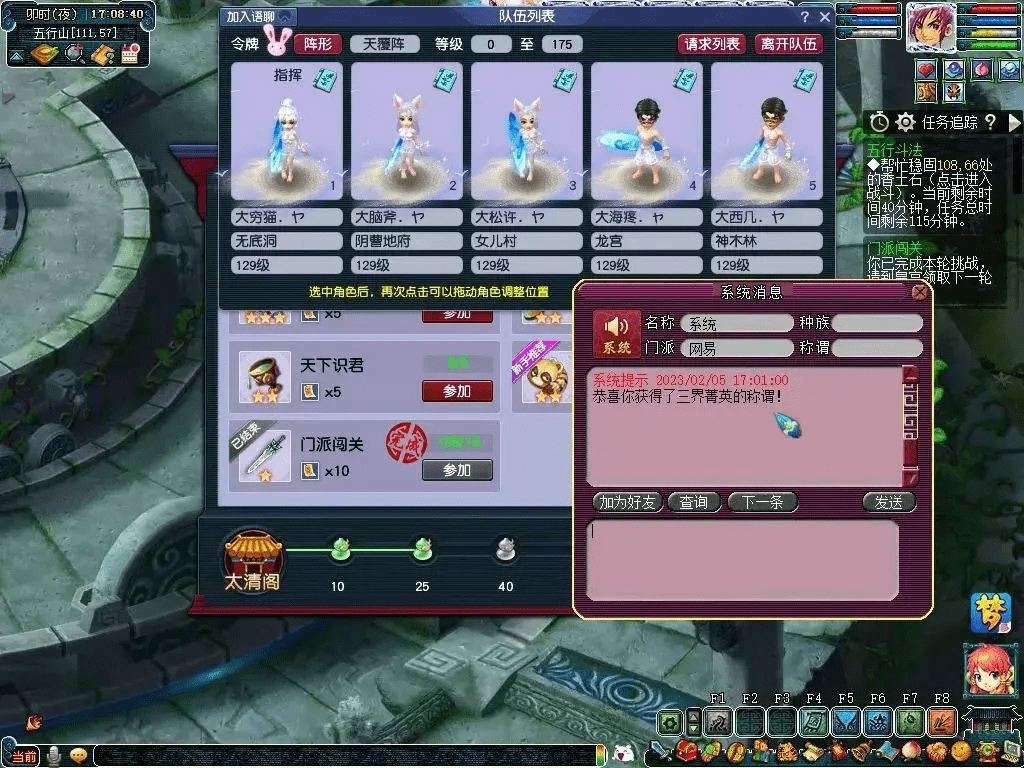Focus the message reply text box
Image resolution: width=1024 pixels, height=768 pixels.
tap(741, 560)
